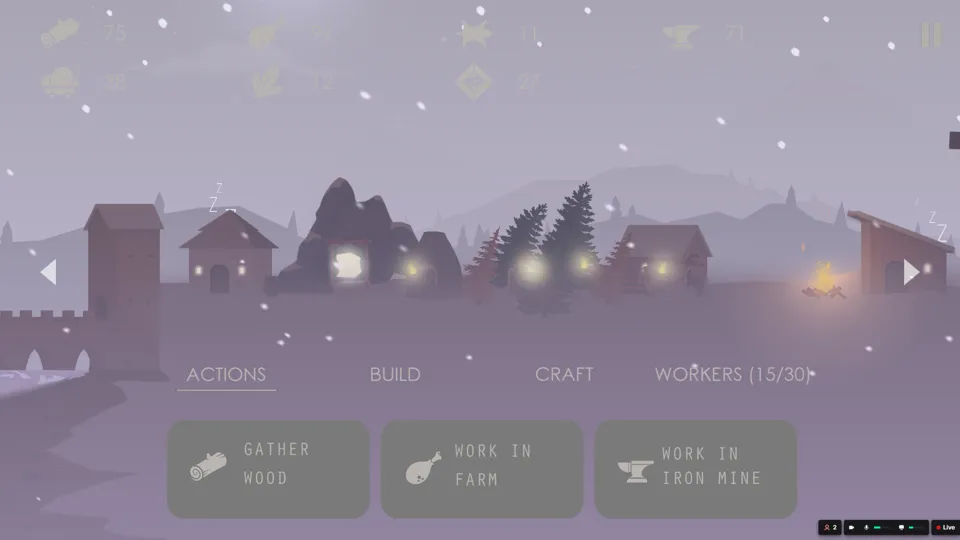
Task: Start the Work in Iron Mine action
Action: 696,469
